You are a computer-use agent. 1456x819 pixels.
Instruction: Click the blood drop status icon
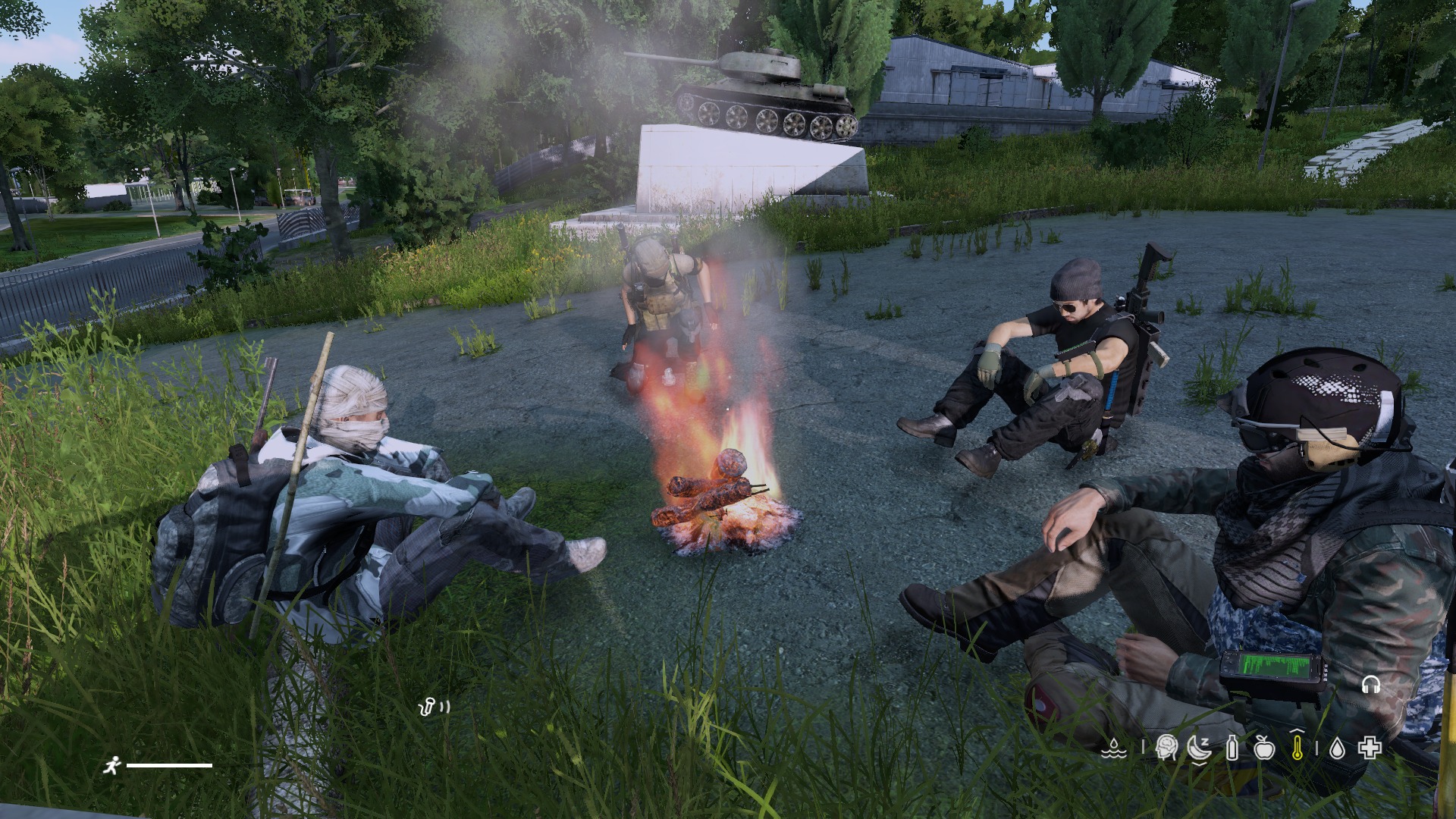[x=1337, y=749]
